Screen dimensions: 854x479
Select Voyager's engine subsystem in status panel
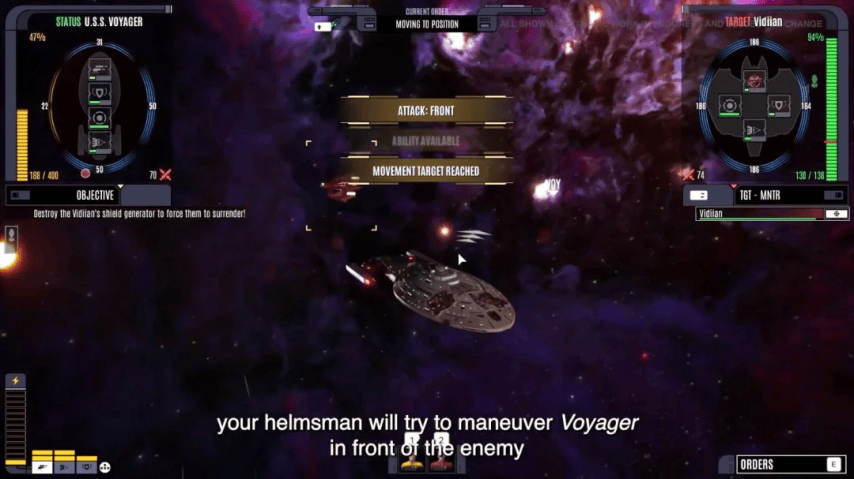point(100,144)
